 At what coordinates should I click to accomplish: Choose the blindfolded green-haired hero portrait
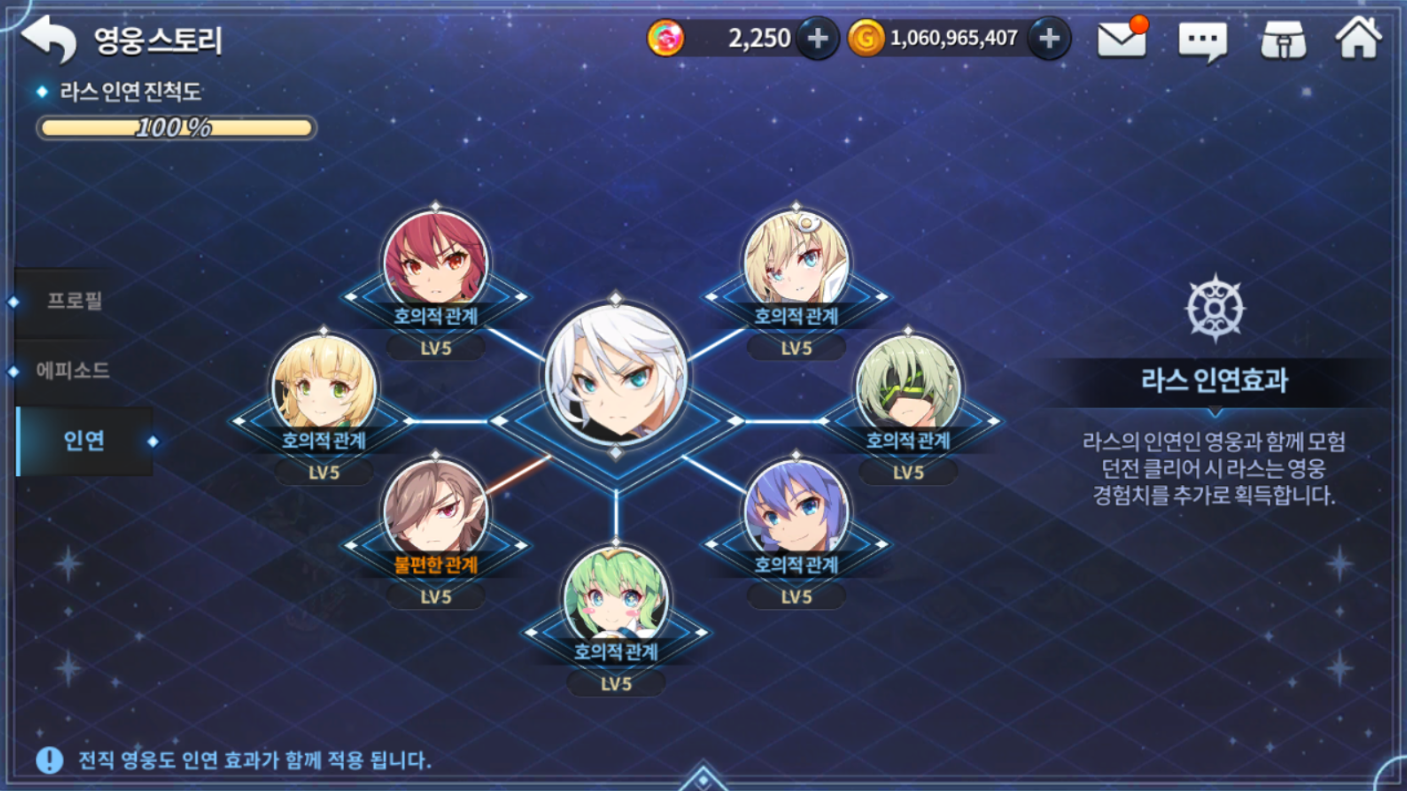click(x=908, y=385)
